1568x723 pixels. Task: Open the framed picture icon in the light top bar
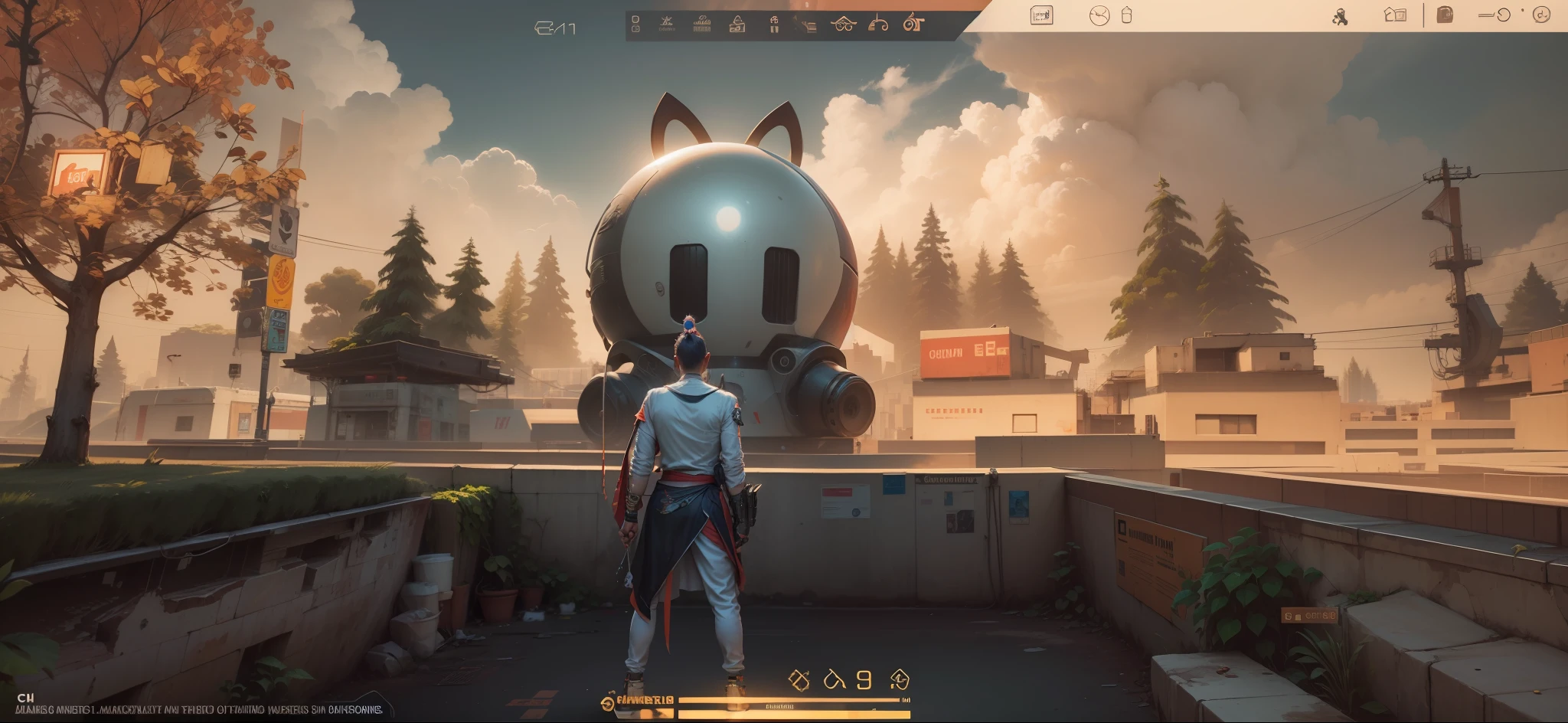1041,15
